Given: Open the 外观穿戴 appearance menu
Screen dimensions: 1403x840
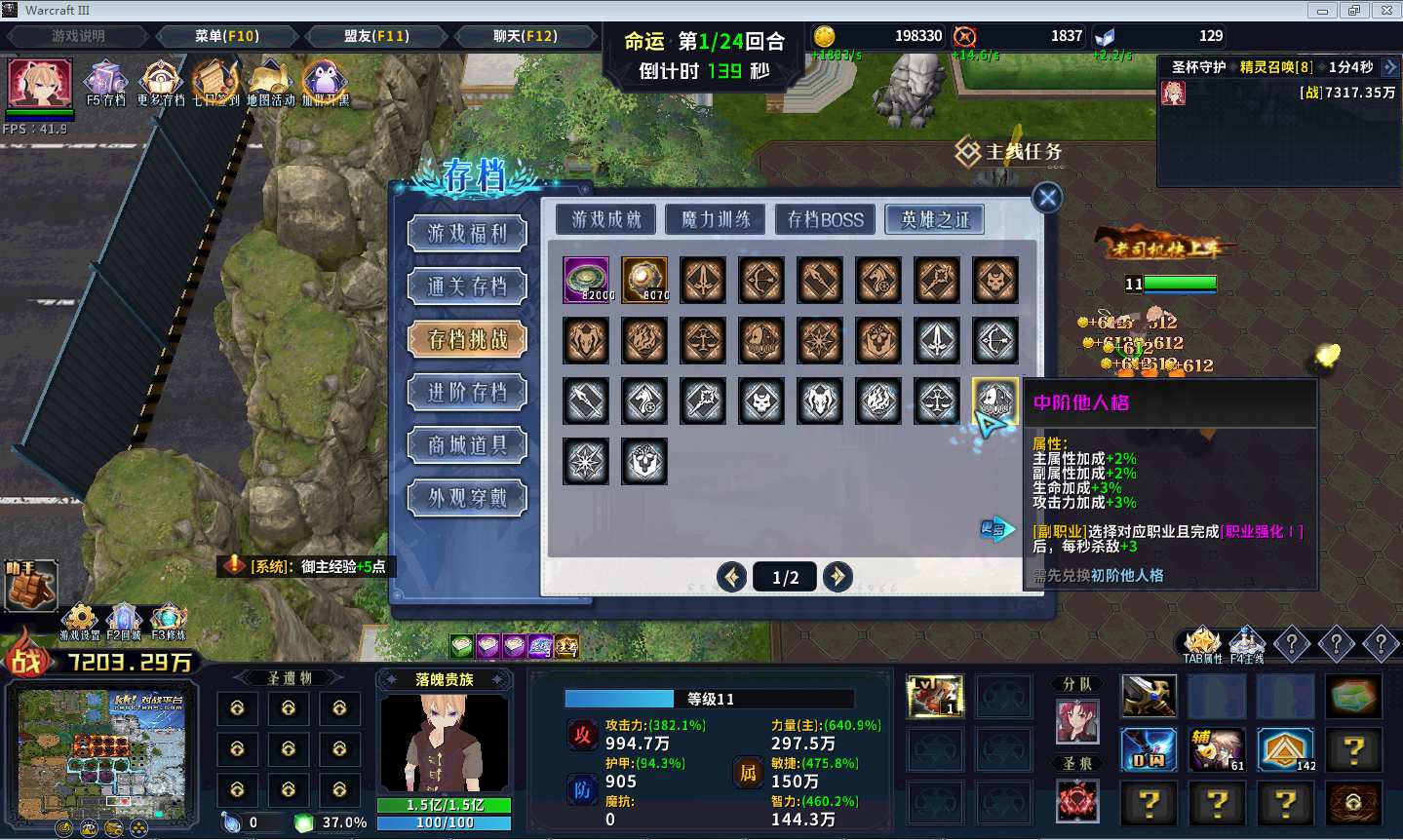Looking at the screenshot, I should (468, 498).
